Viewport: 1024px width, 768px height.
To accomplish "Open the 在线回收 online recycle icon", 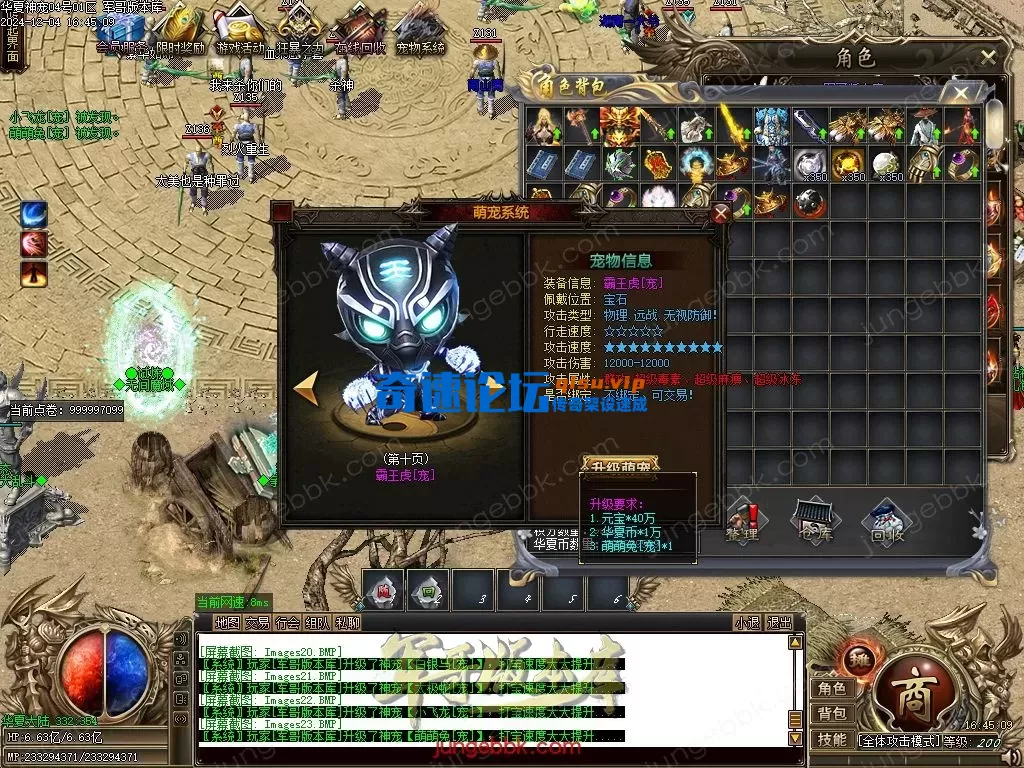I will tap(361, 30).
